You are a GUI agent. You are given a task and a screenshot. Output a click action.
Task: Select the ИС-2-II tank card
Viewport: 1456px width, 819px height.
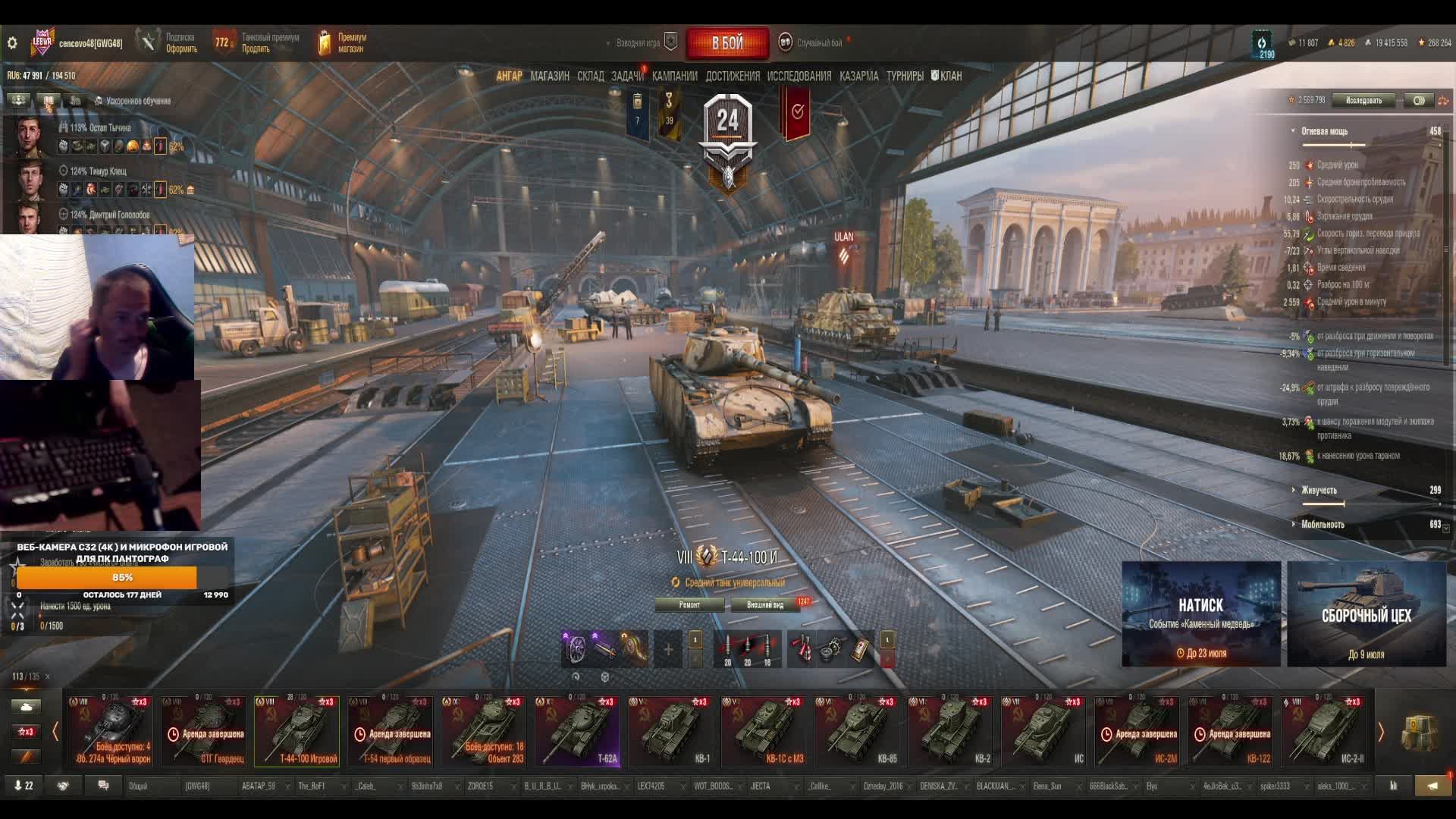tap(1324, 731)
